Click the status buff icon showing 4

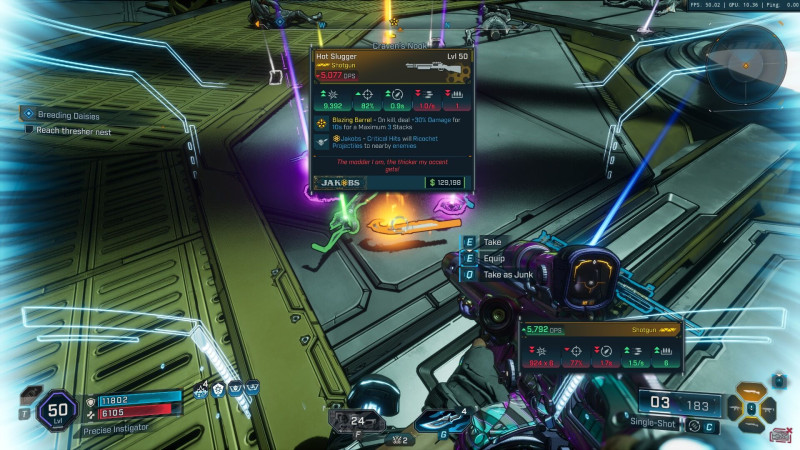coord(201,391)
